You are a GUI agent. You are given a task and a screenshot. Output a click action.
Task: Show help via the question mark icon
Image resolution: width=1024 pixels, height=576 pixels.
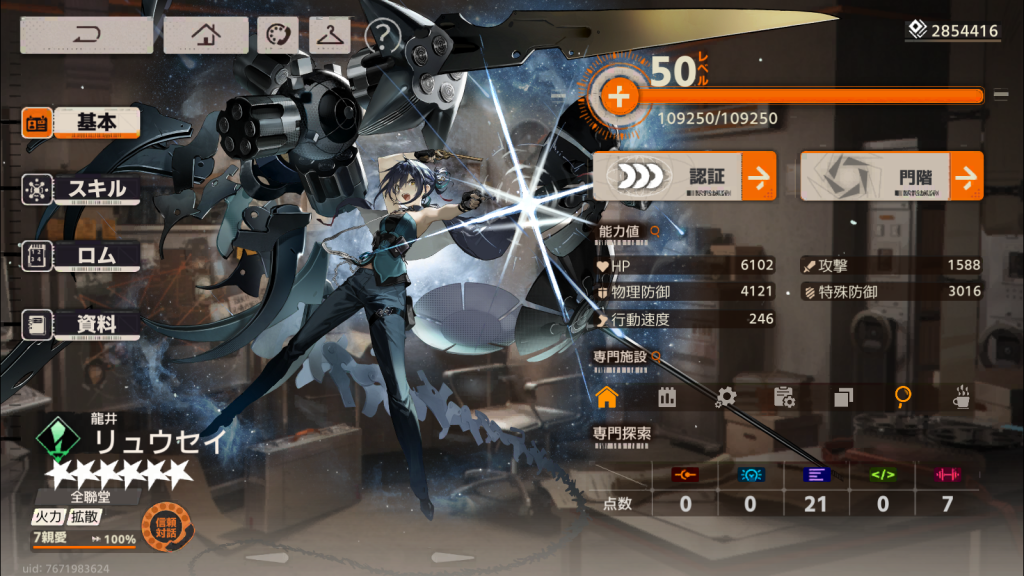(382, 36)
